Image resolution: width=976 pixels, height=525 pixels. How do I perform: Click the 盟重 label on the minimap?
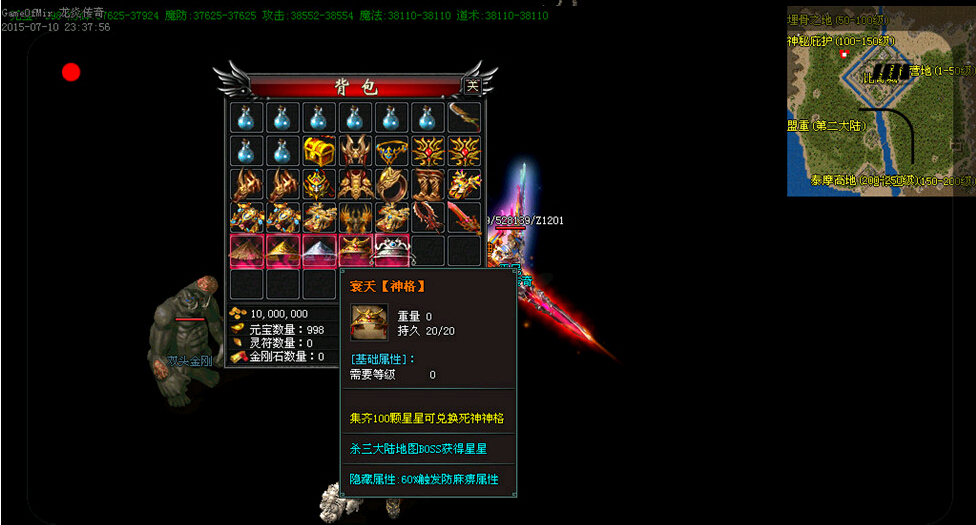[826, 126]
